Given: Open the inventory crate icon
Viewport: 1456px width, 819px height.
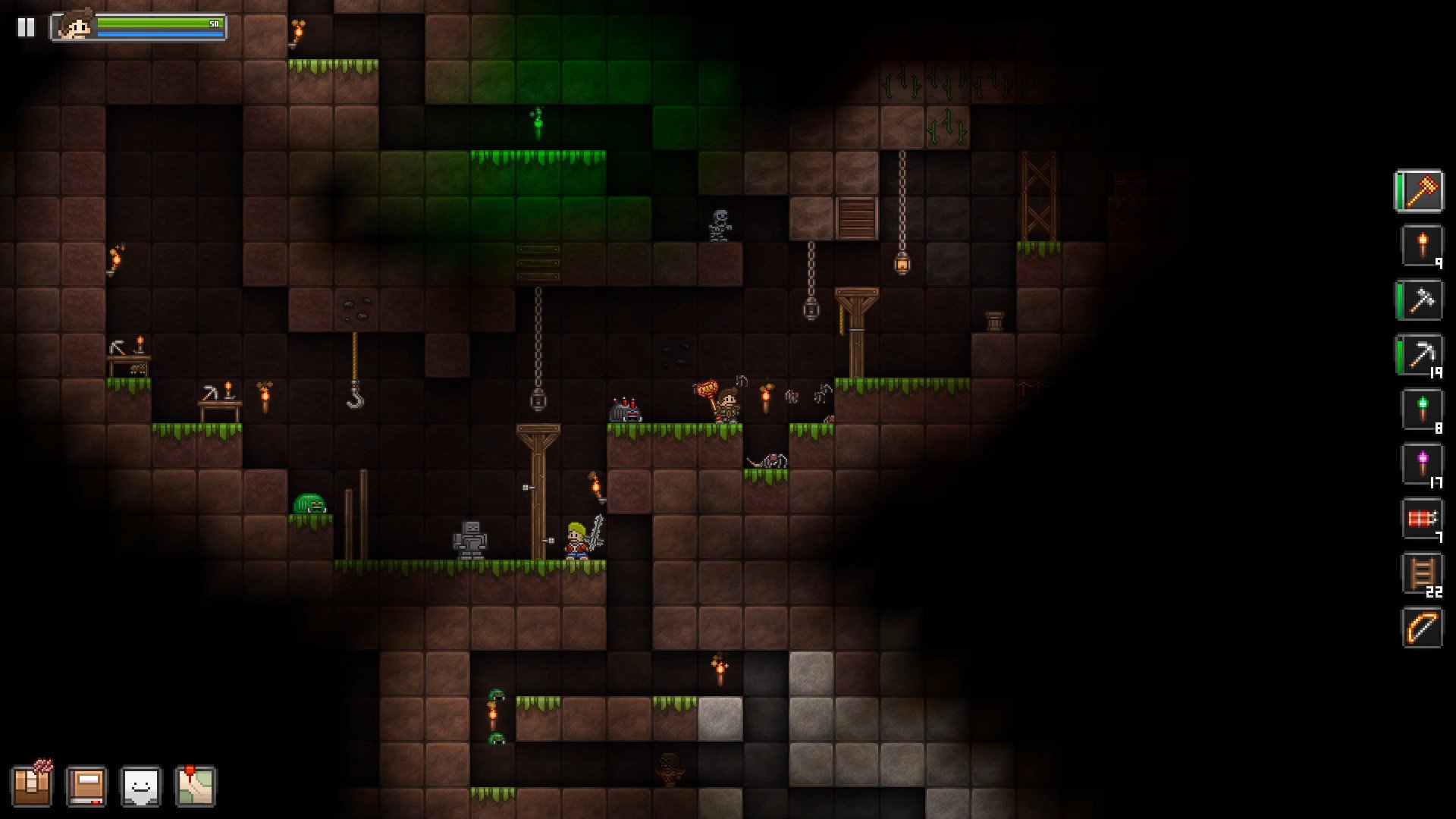Looking at the screenshot, I should [37, 786].
